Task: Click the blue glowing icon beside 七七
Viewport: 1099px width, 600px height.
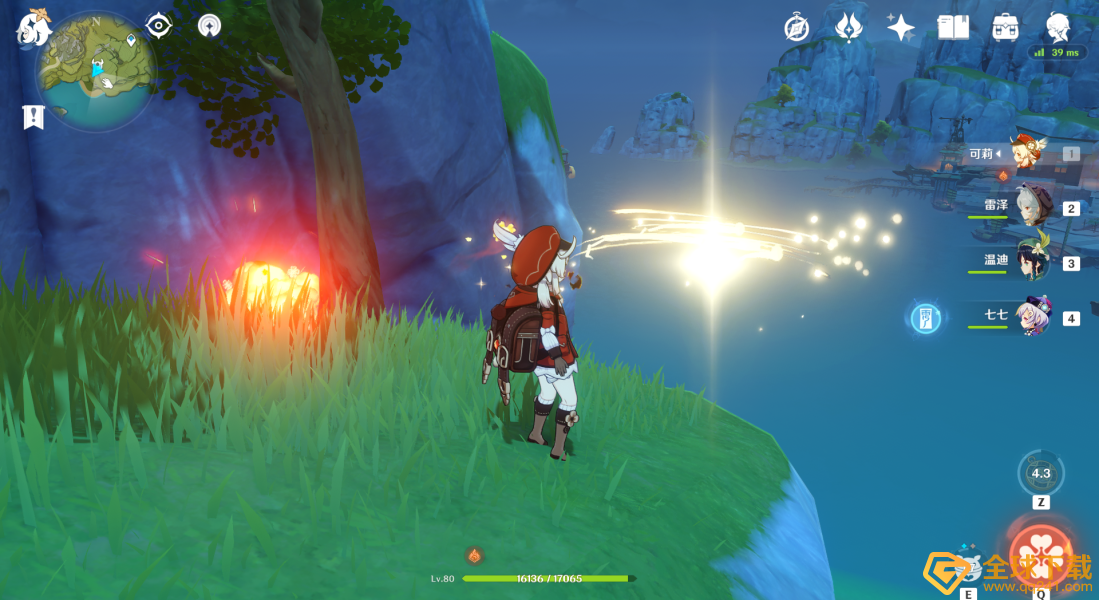Action: pyautogui.click(x=925, y=318)
